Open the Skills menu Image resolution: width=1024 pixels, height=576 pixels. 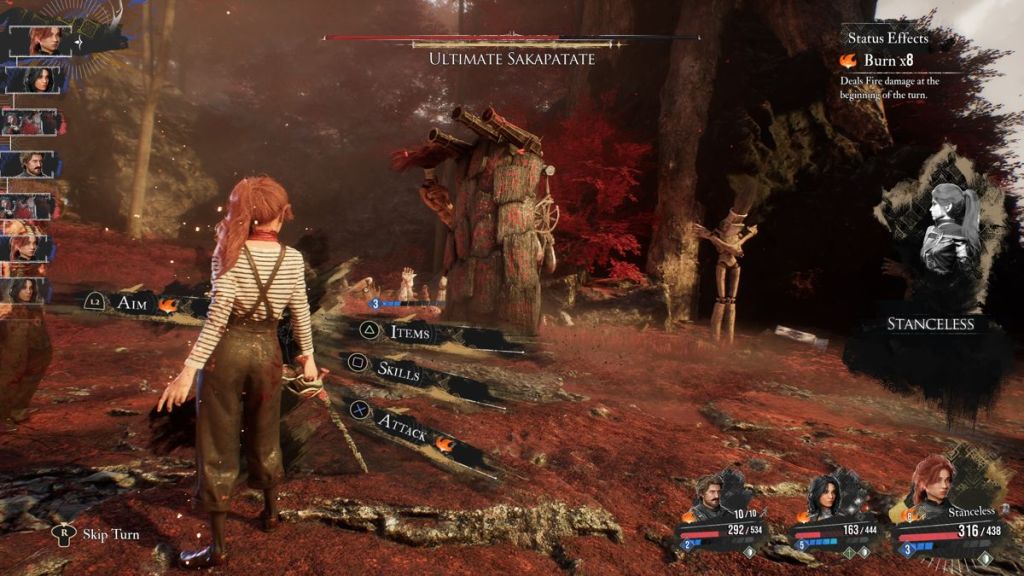pyautogui.click(x=399, y=371)
